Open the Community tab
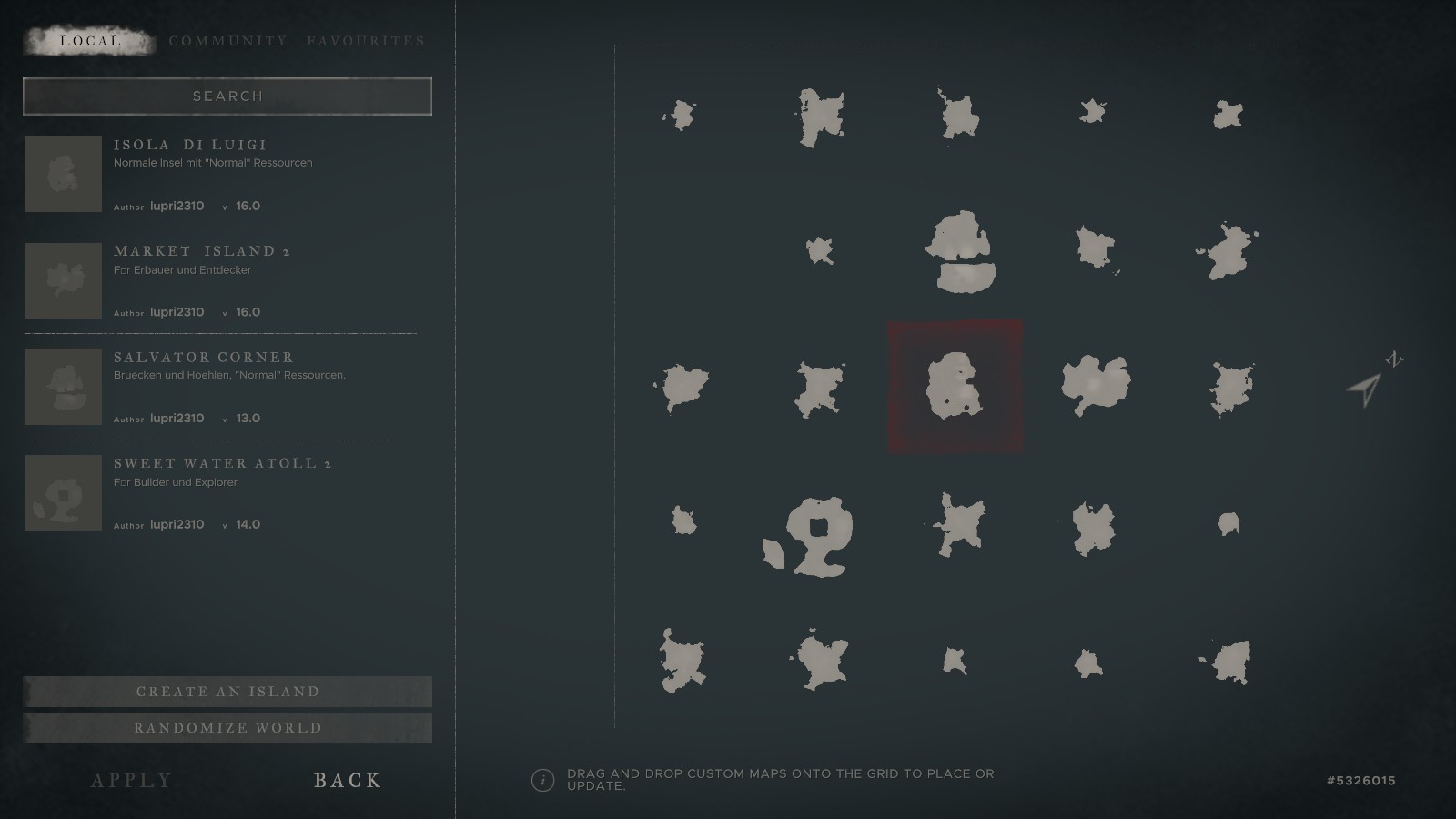 (228, 41)
